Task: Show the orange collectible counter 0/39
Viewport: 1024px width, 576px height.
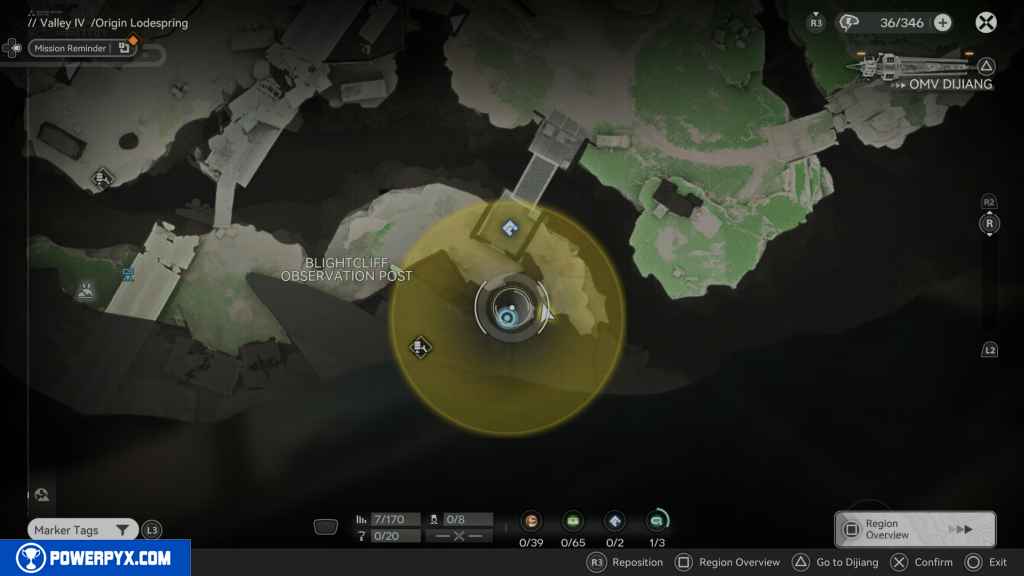Action: coord(530,521)
